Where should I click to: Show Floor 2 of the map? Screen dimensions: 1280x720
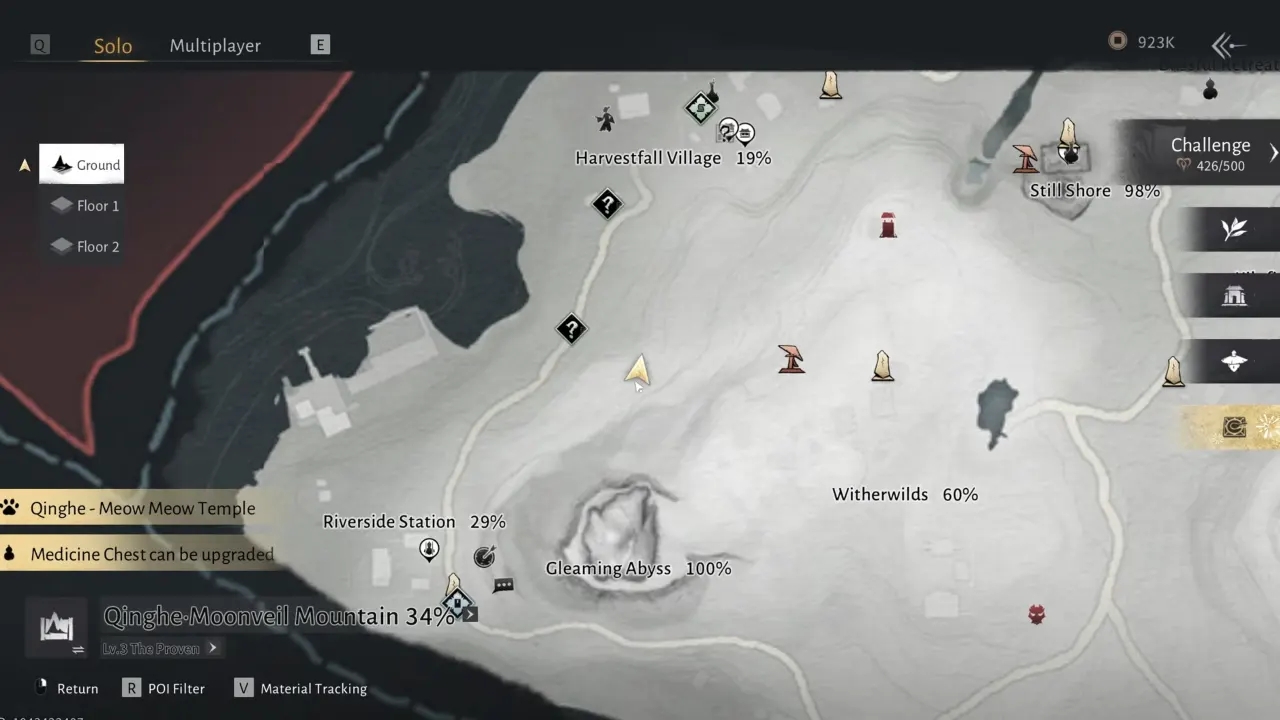(x=86, y=247)
